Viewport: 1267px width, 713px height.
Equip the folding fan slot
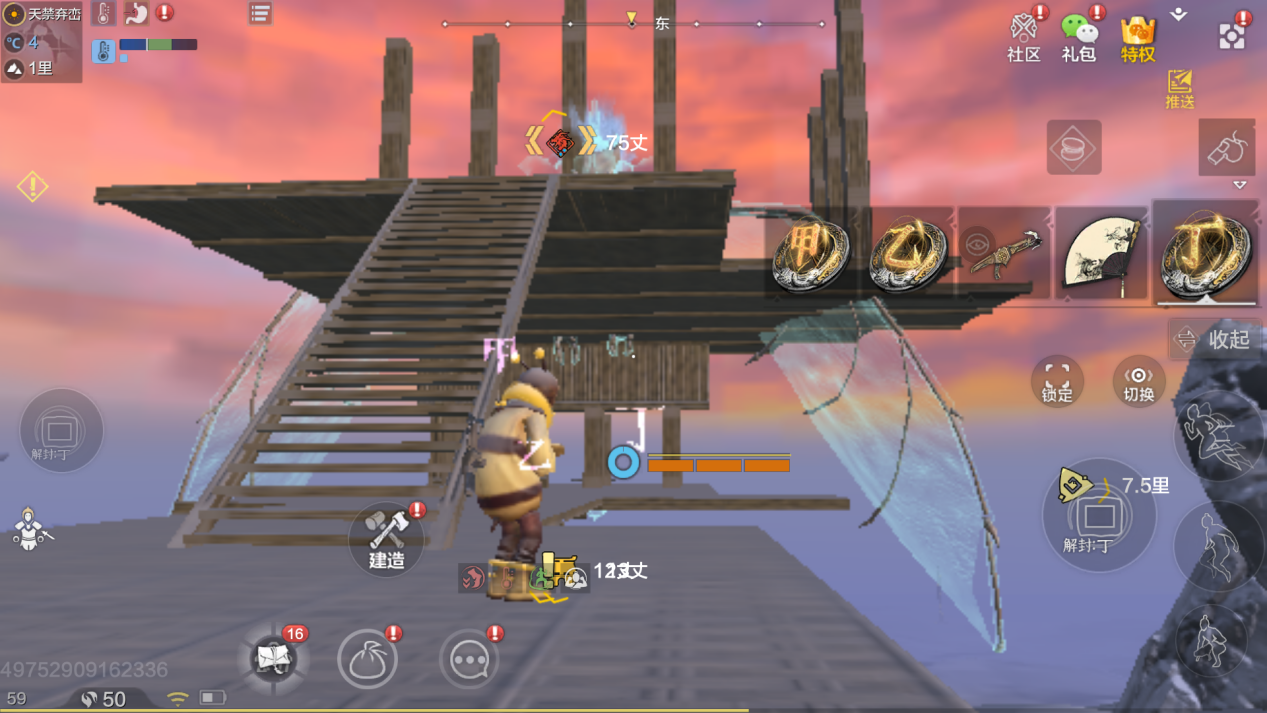tap(1100, 254)
